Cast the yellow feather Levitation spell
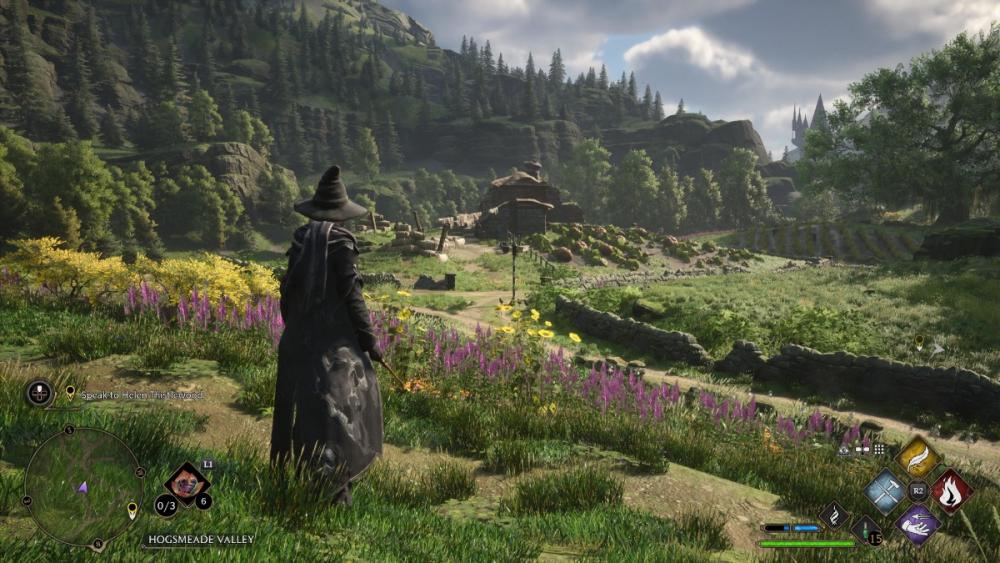This screenshot has height=563, width=1000. (x=918, y=457)
